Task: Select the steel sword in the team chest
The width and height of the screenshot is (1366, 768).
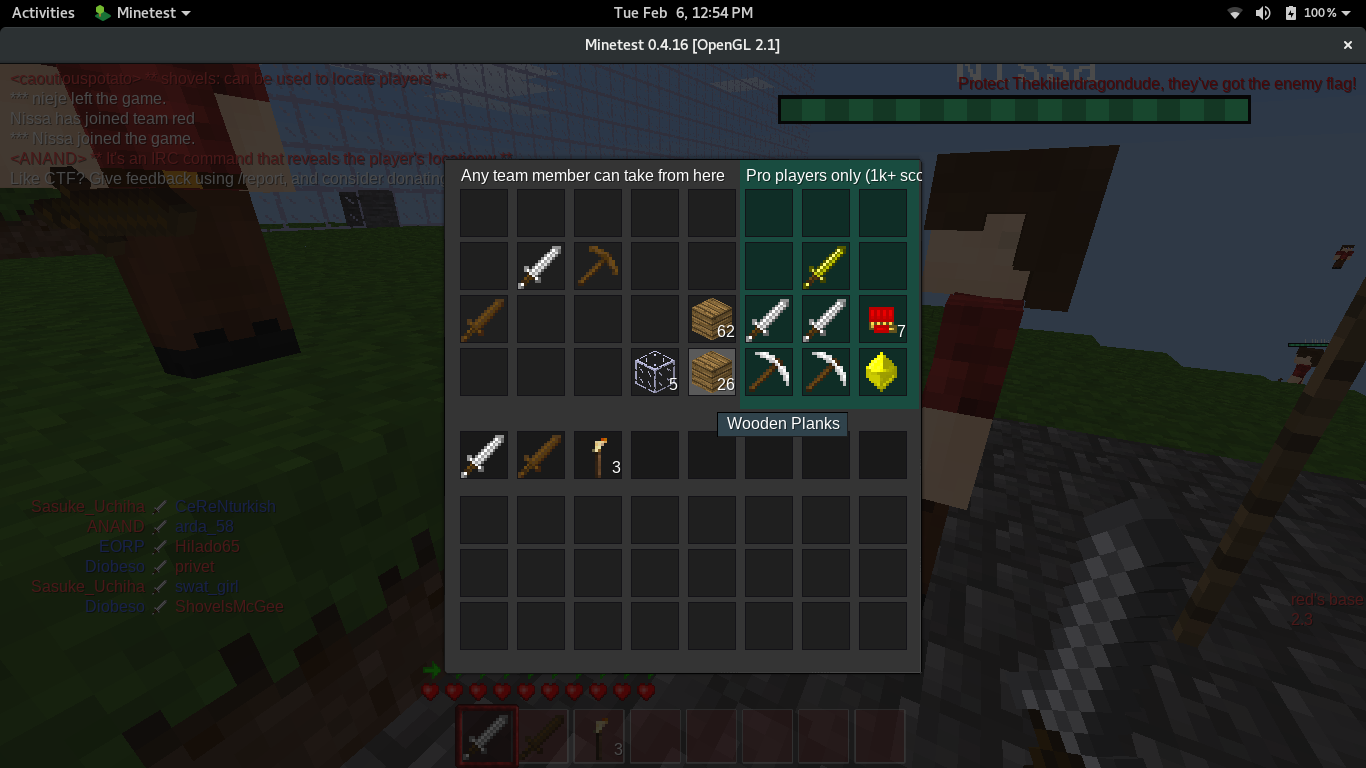Action: (540, 265)
